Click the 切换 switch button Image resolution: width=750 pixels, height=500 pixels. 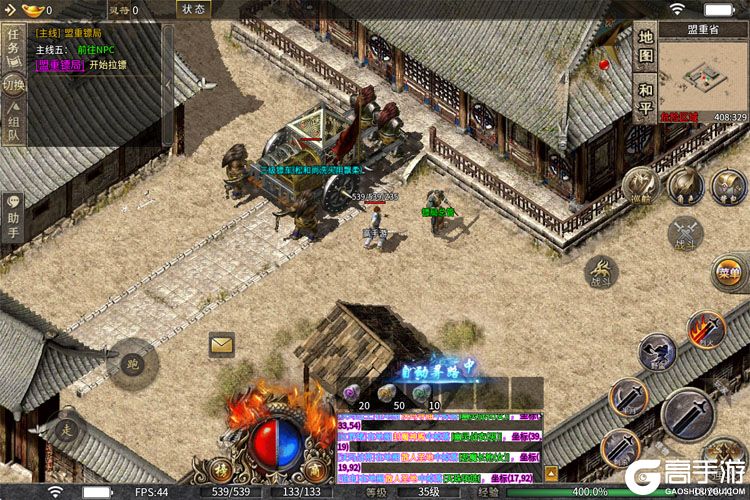(13, 85)
